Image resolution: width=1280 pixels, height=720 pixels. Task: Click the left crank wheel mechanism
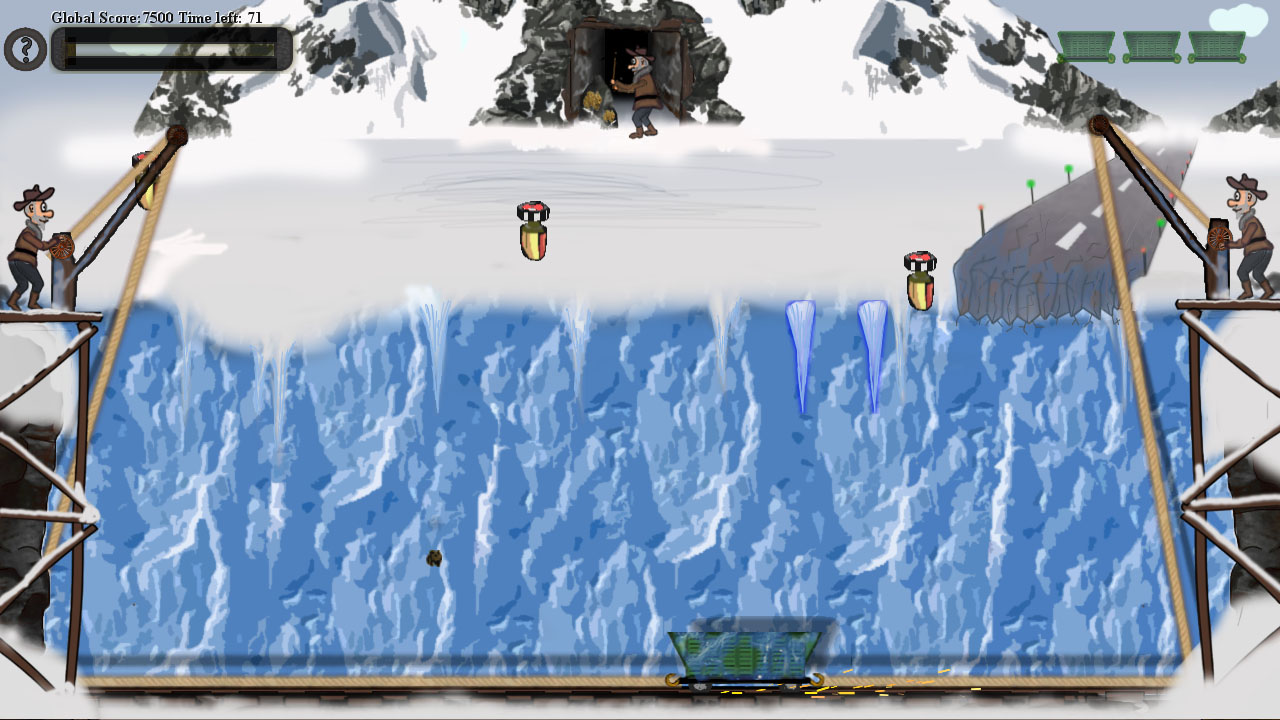[64, 247]
